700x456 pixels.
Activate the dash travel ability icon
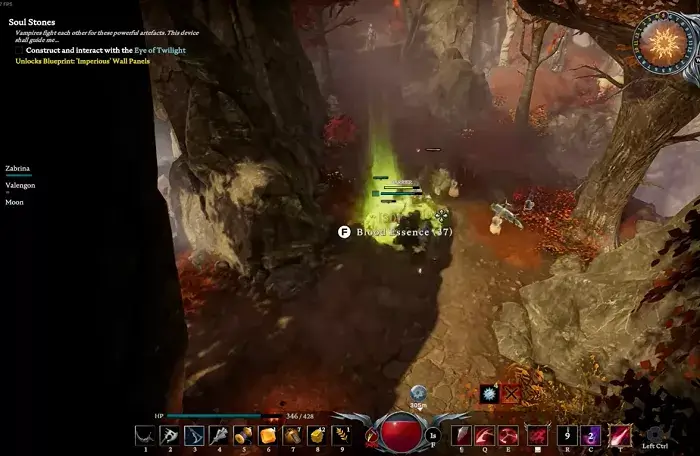point(538,435)
